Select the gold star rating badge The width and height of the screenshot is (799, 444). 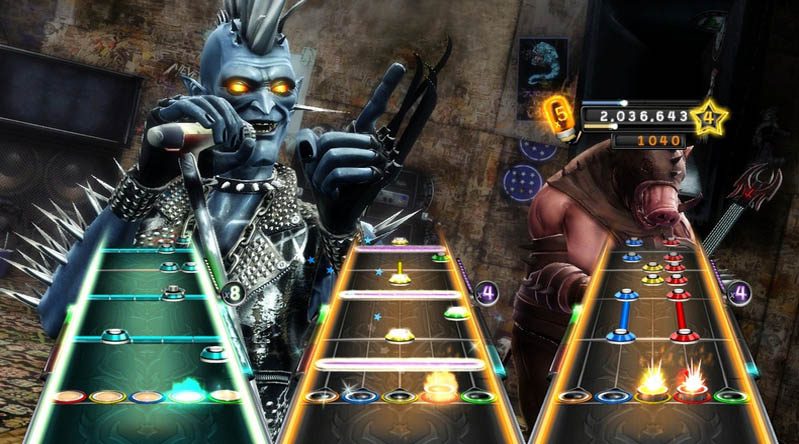[x=709, y=117]
